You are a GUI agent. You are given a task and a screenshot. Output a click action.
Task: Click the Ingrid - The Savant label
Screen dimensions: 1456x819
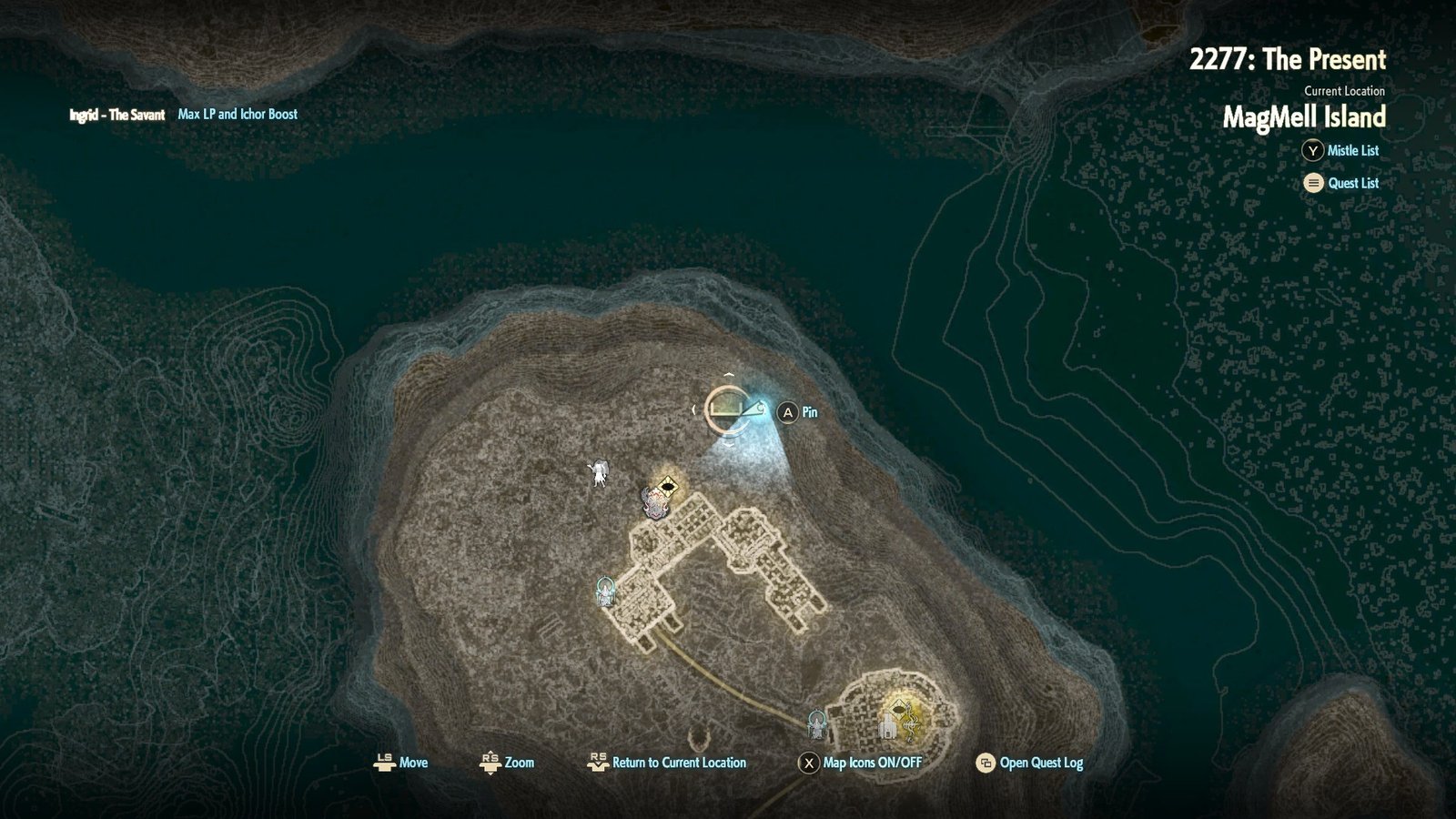coord(117,115)
